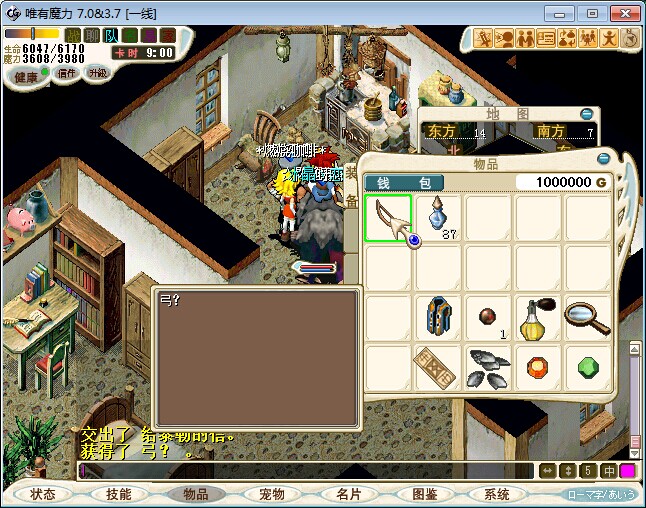Screen dimensions: 646x508
Task: Select the yellow perfume bottle item
Action: pos(538,318)
